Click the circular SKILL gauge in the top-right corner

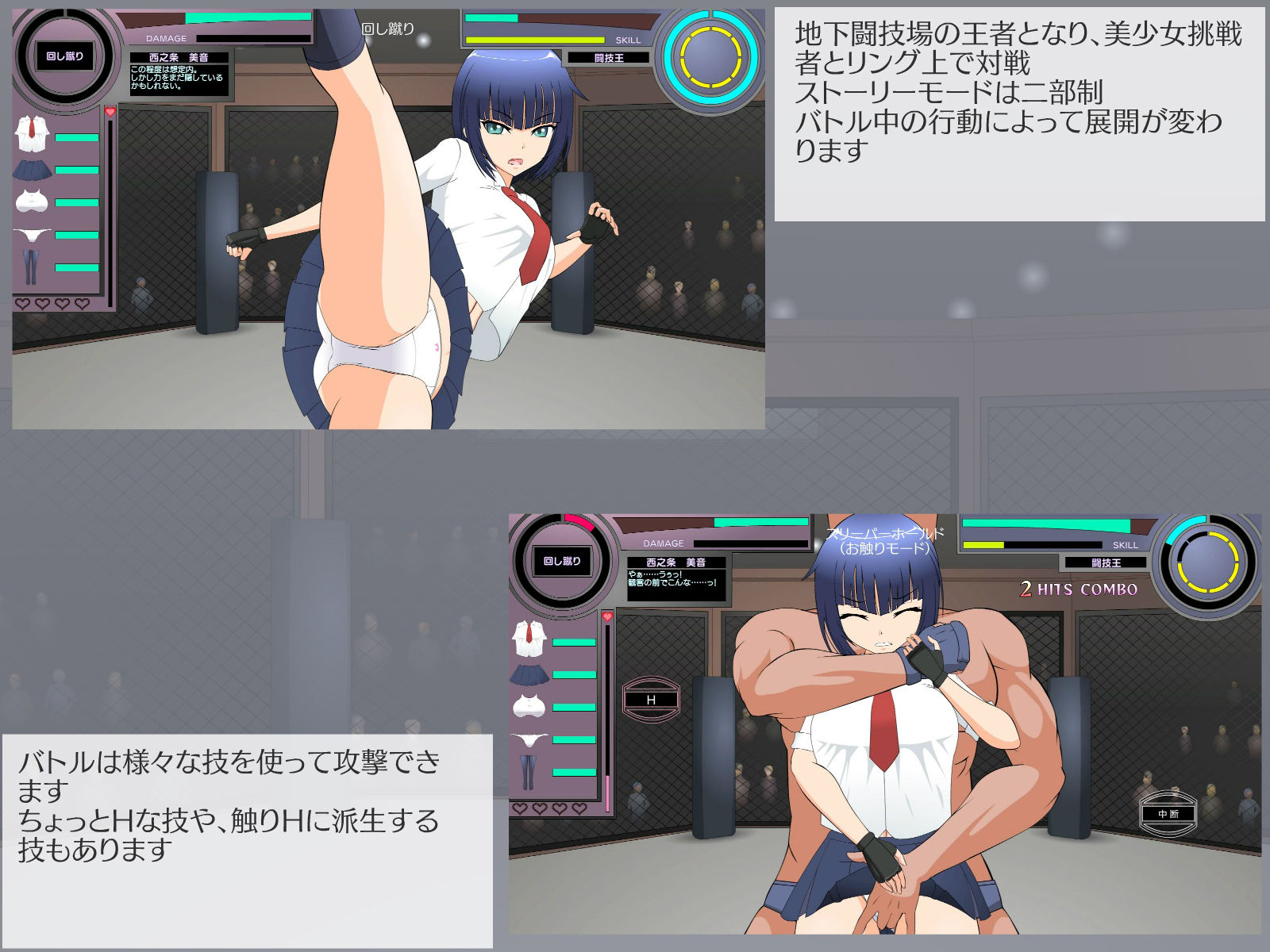pos(709,54)
